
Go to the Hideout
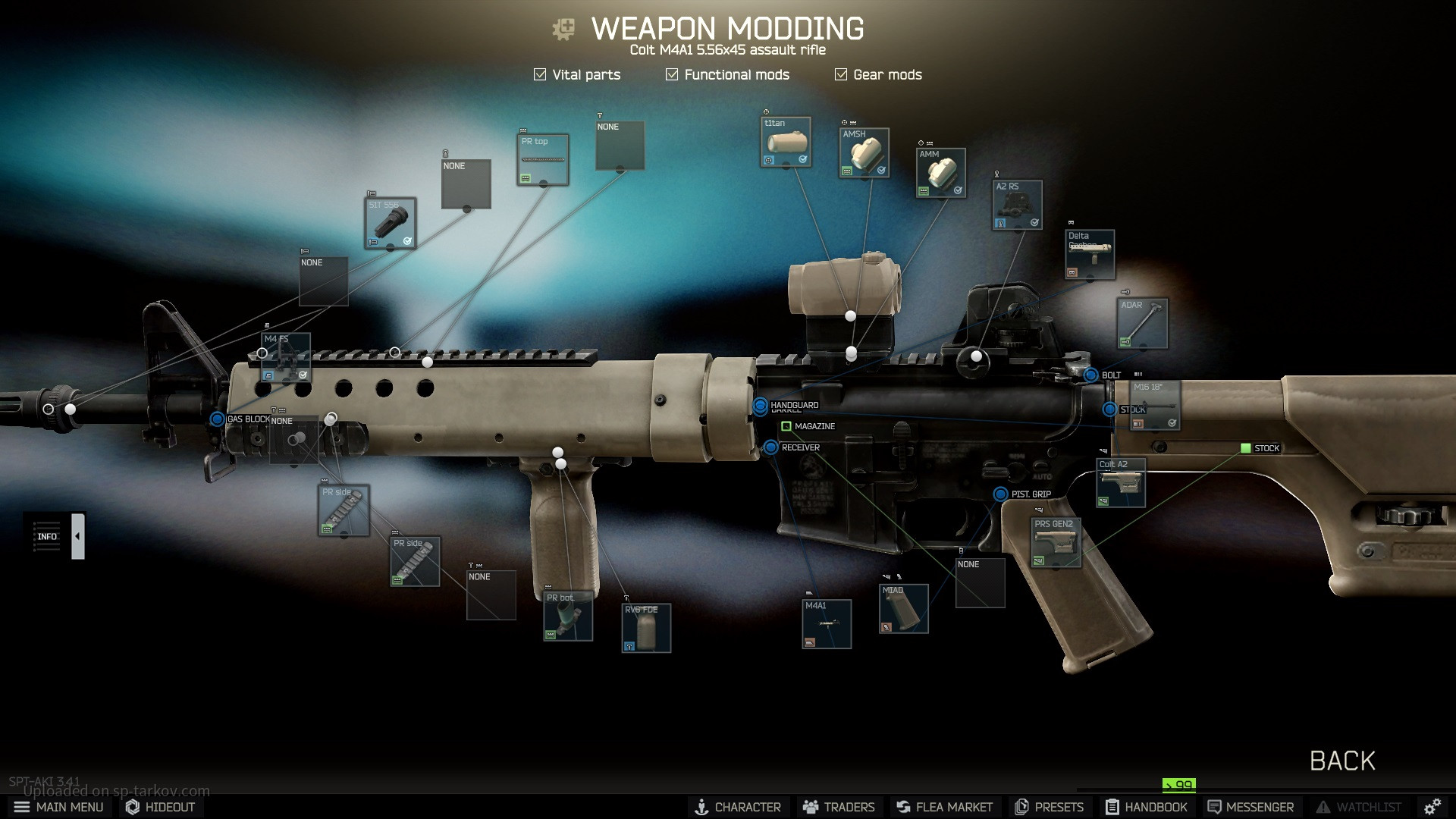[160, 807]
